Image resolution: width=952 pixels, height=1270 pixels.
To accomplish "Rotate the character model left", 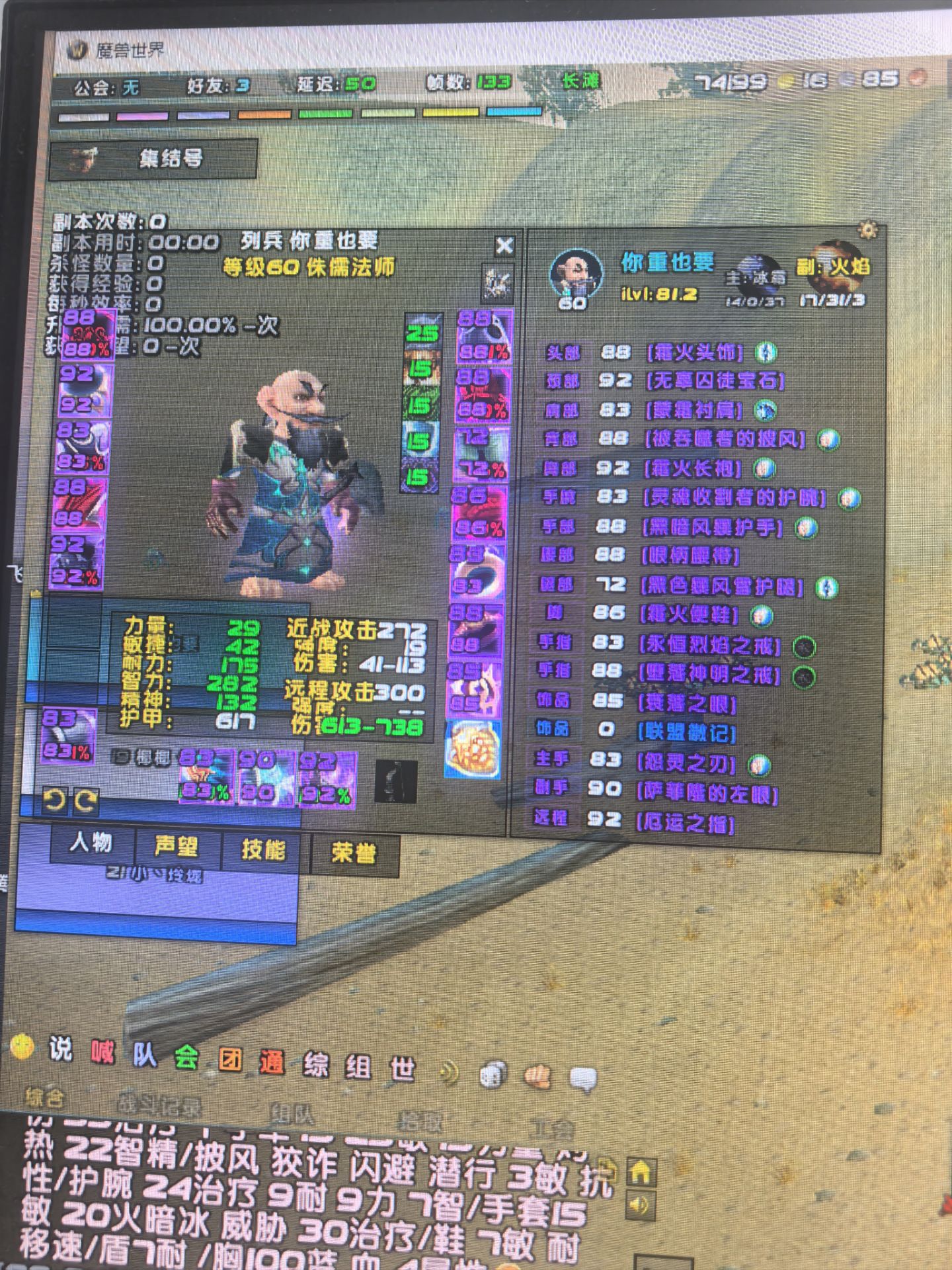I will pos(54,801).
